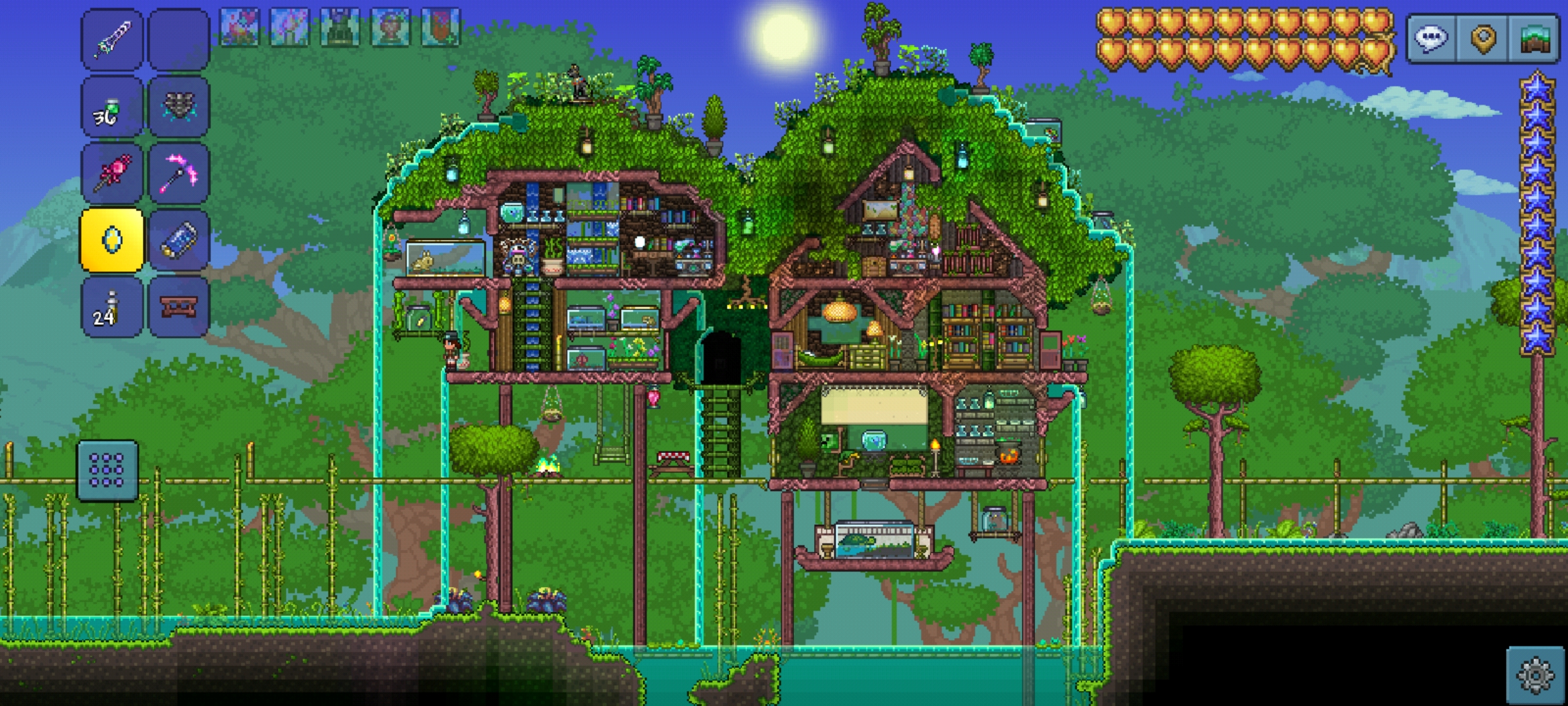1568x706 pixels.
Task: Tap the grass block housing button
Action: (1535, 39)
